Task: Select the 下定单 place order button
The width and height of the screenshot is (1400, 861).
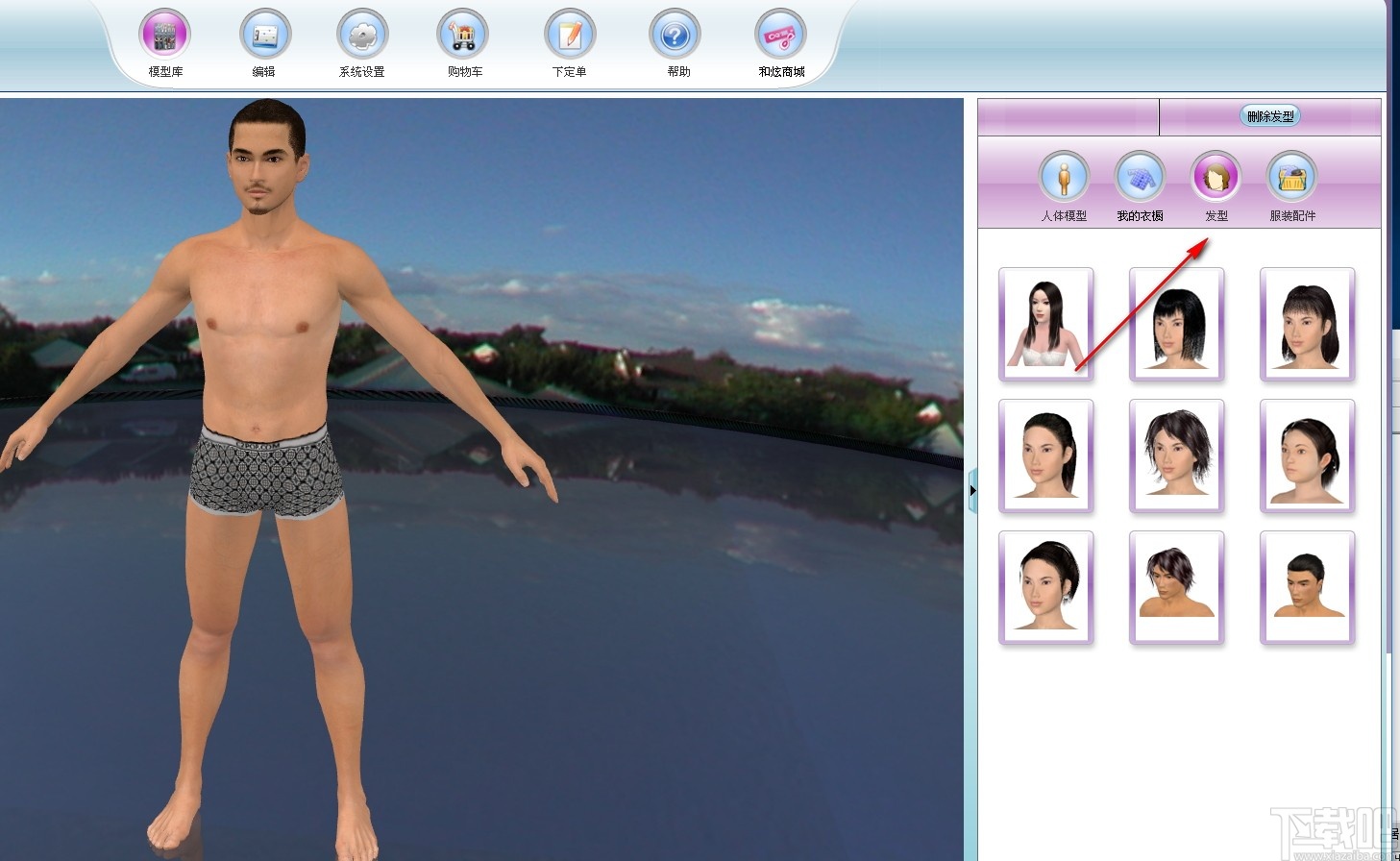Action: [570, 37]
